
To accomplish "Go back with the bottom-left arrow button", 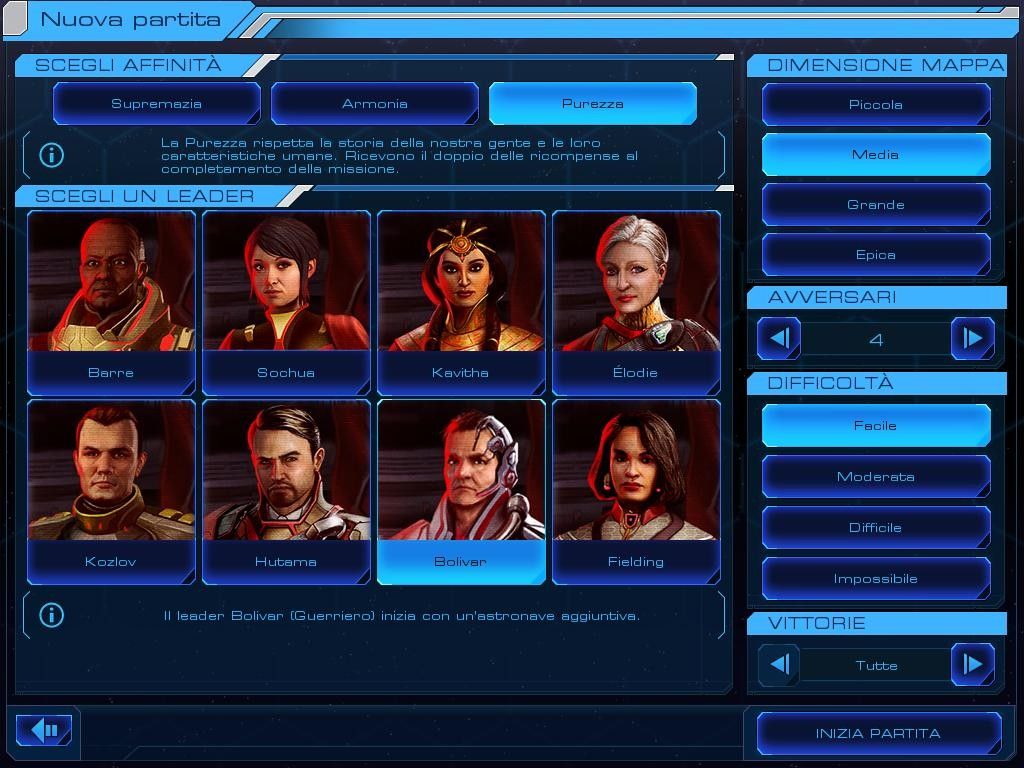I will (44, 730).
